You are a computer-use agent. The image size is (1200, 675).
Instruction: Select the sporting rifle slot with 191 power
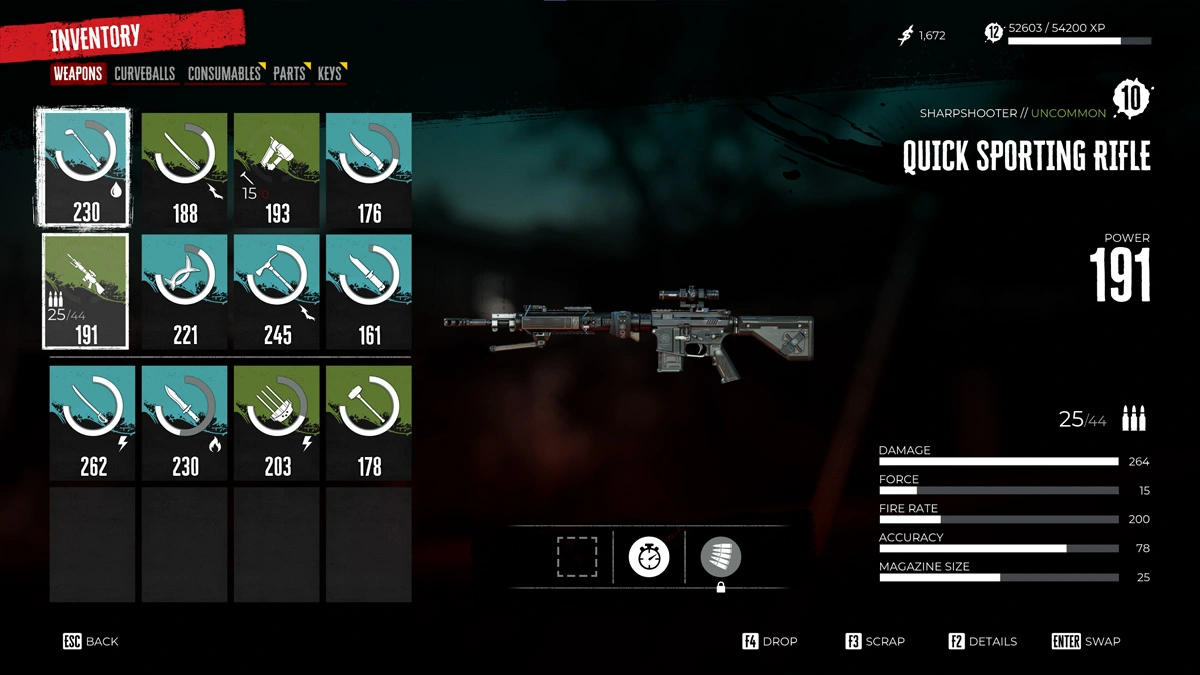pyautogui.click(x=85, y=291)
